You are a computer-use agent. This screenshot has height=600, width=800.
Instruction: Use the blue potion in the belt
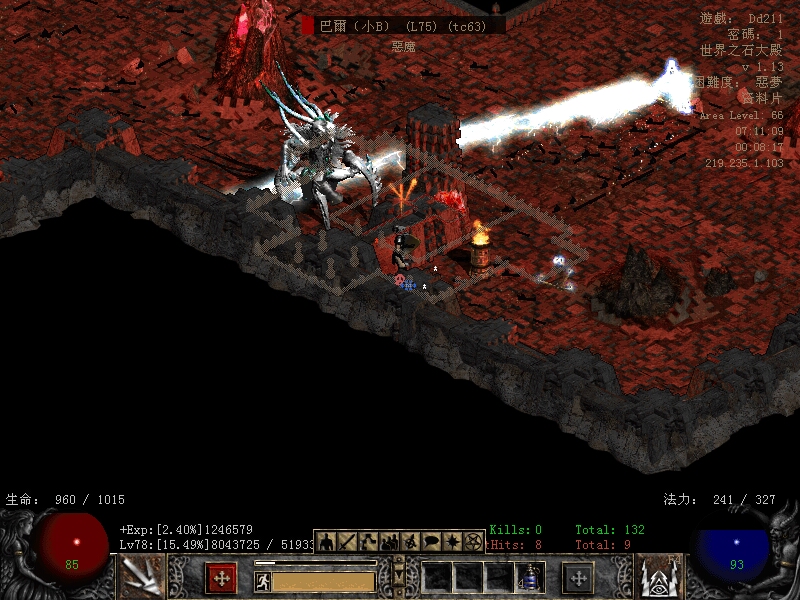(x=529, y=578)
